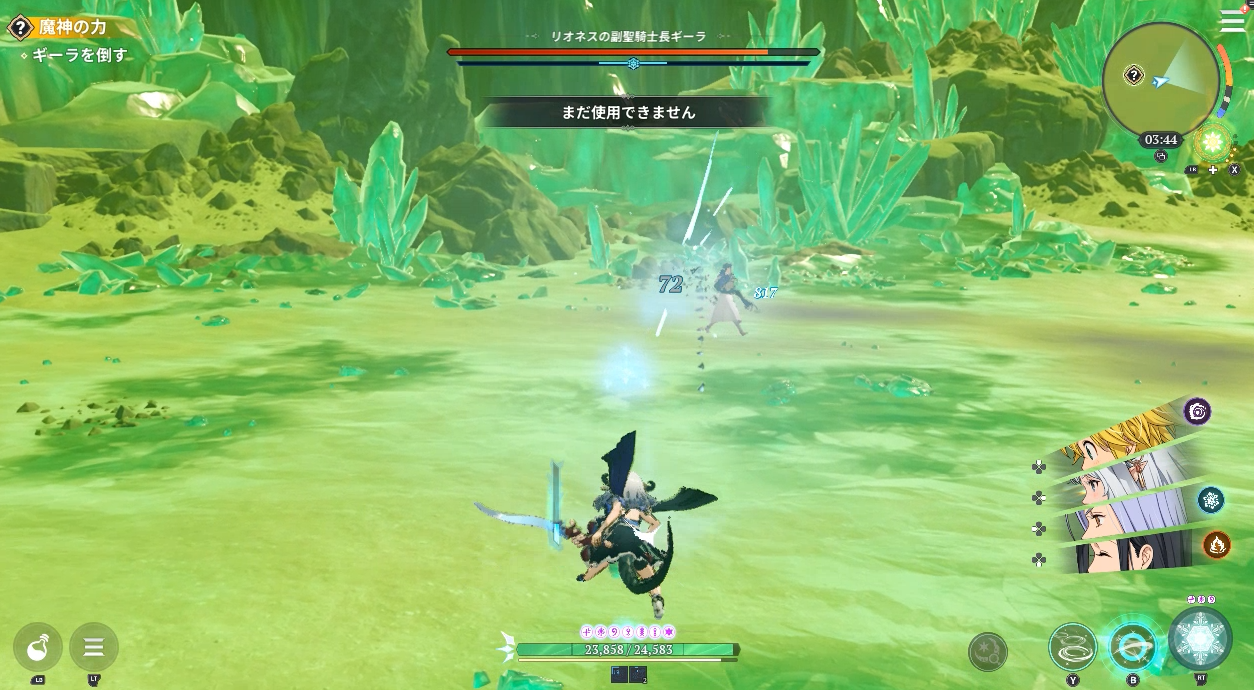Click the circular minimap
This screenshot has height=690, width=1254.
click(x=1160, y=81)
